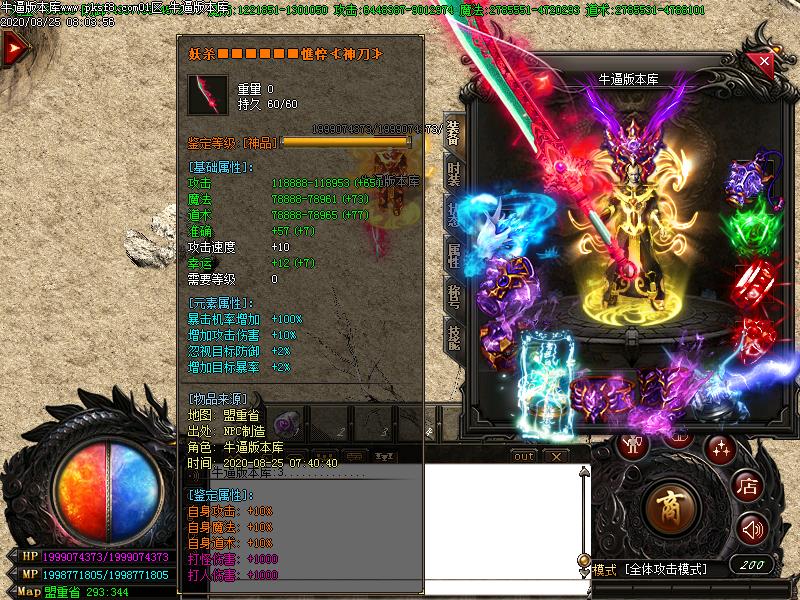Switch to the 装备 equipment tab
This screenshot has height=600, width=800.
pos(453,135)
